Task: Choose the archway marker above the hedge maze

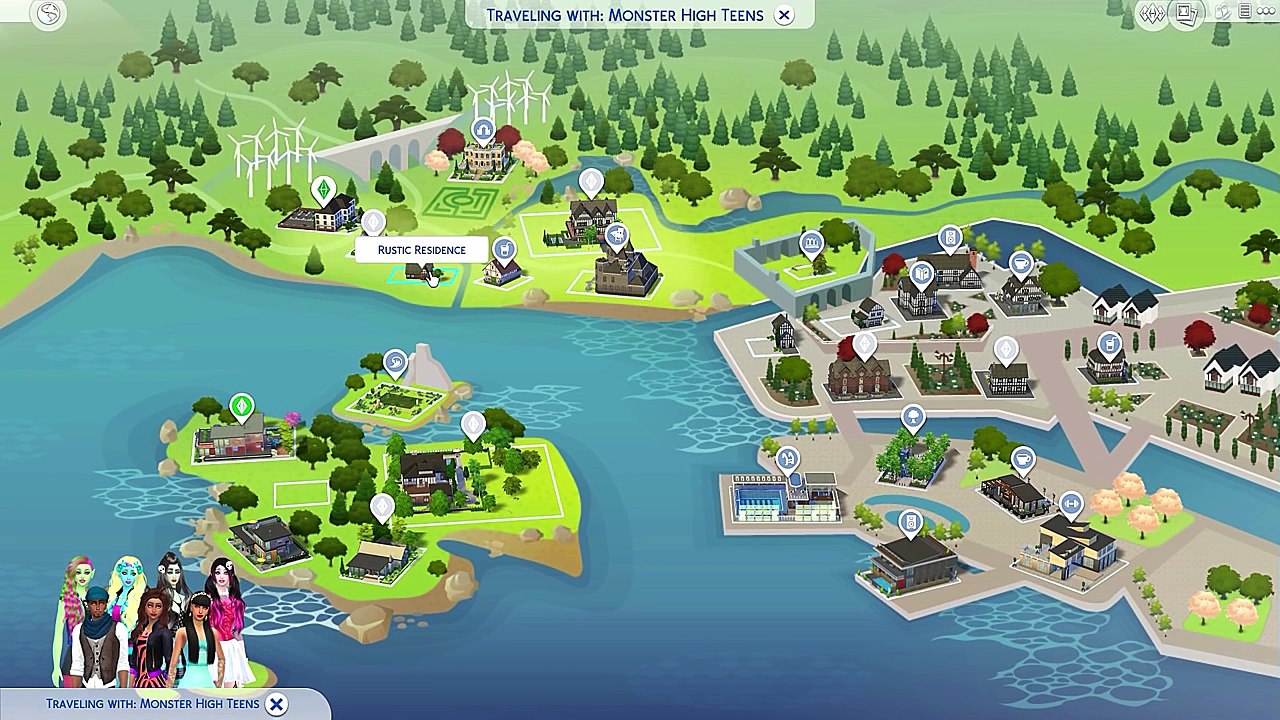Action: [483, 130]
